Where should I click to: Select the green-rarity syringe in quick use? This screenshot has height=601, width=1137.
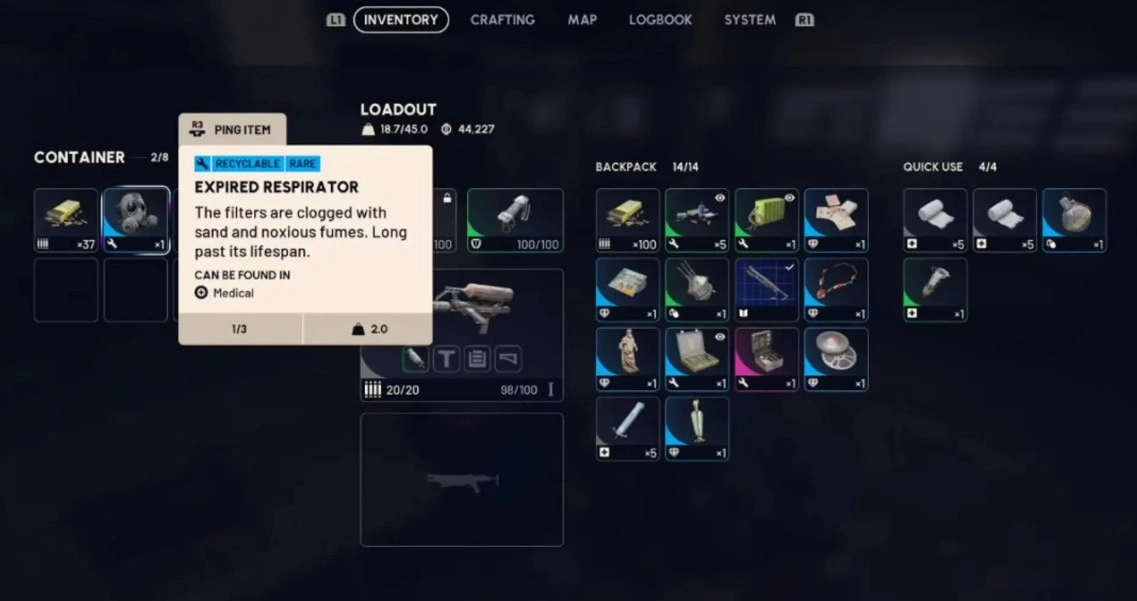(x=935, y=290)
